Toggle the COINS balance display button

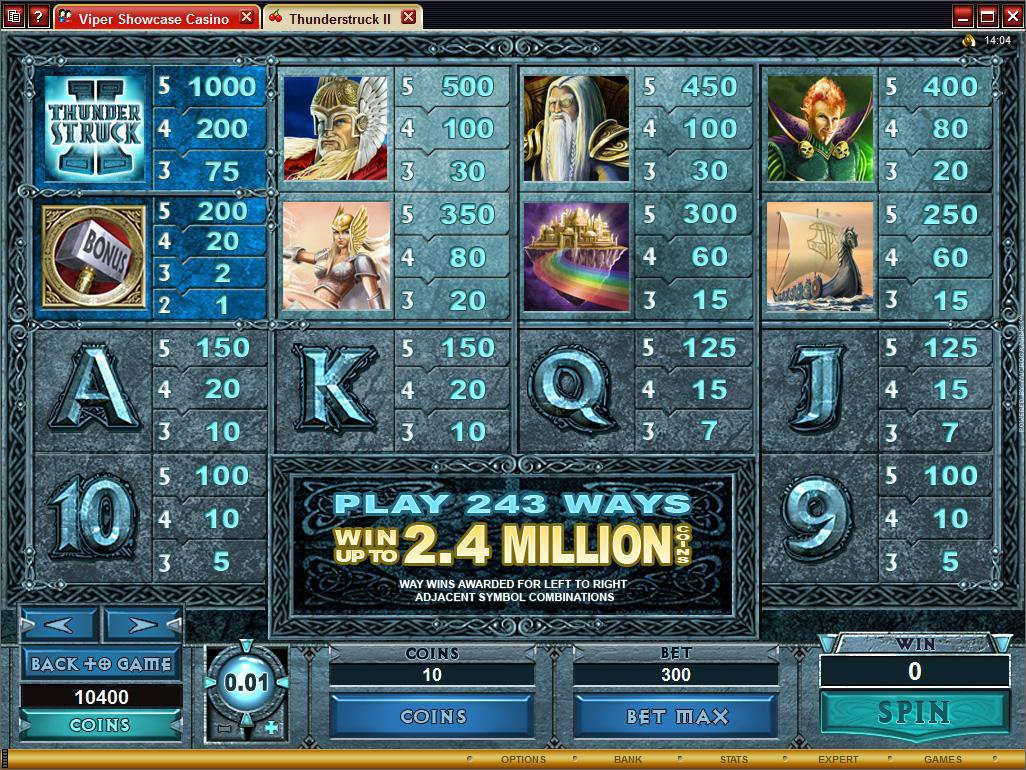pos(100,725)
